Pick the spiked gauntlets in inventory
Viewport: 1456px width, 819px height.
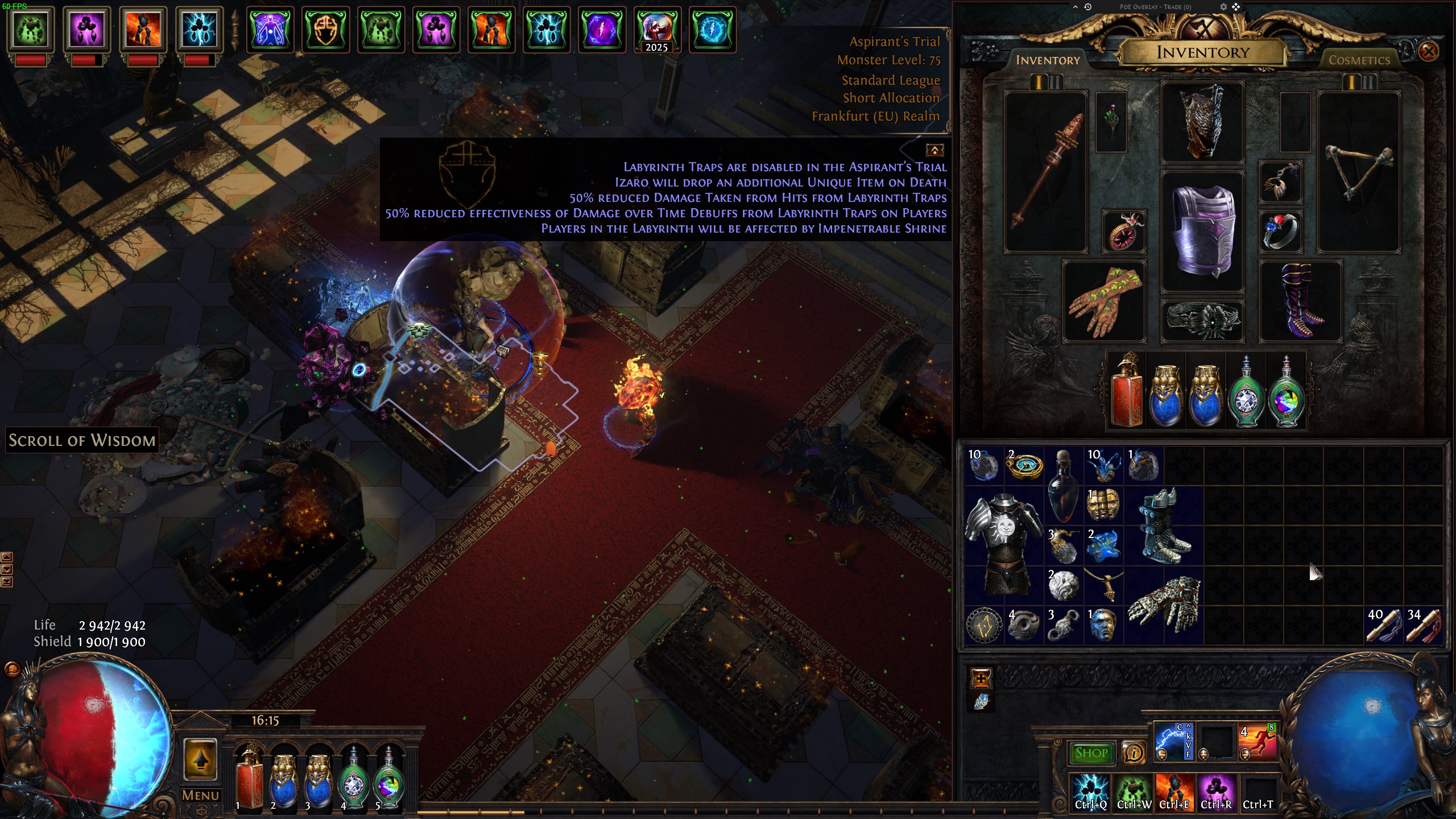click(x=1163, y=605)
